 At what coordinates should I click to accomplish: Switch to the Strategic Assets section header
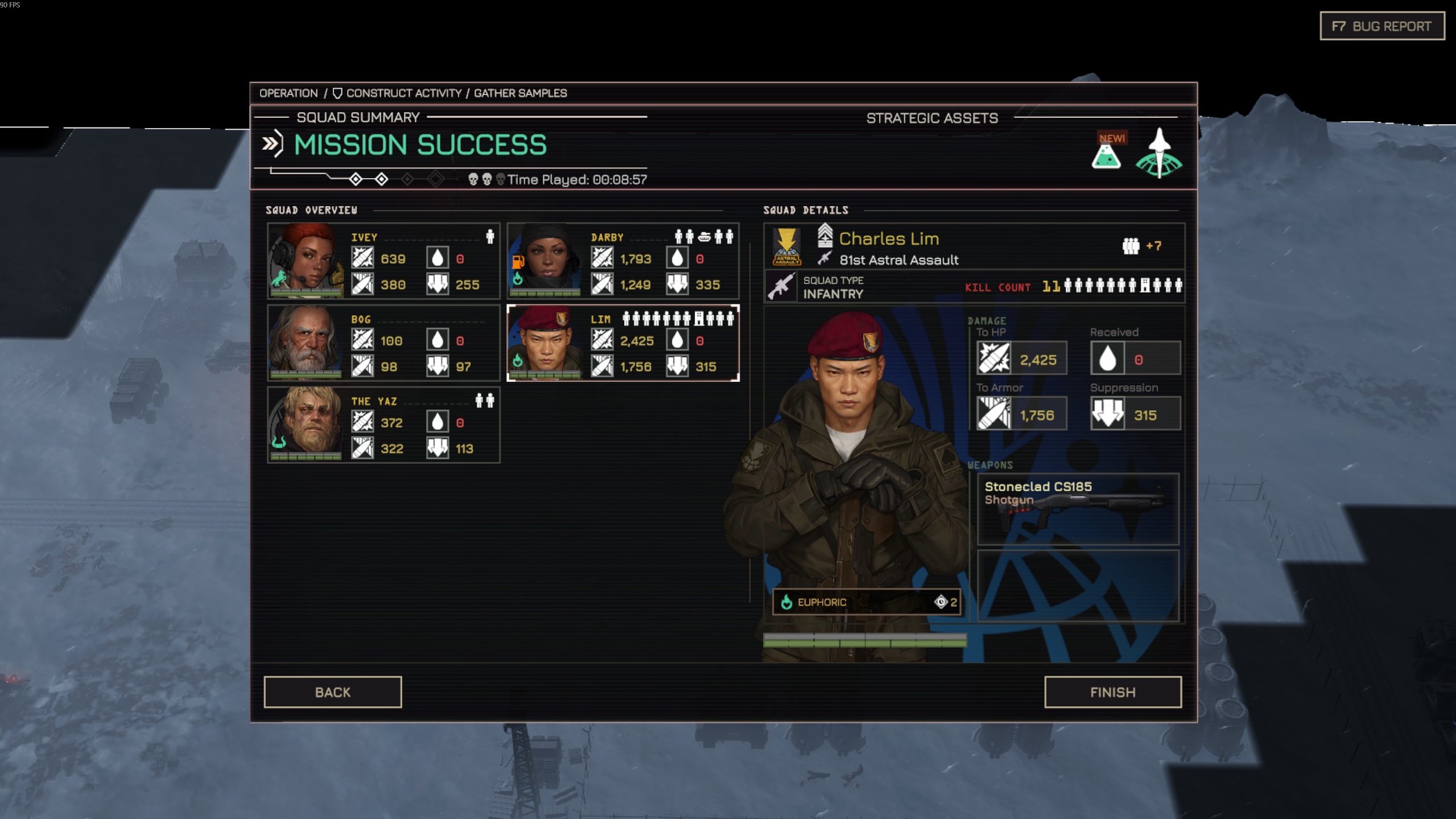tap(931, 118)
